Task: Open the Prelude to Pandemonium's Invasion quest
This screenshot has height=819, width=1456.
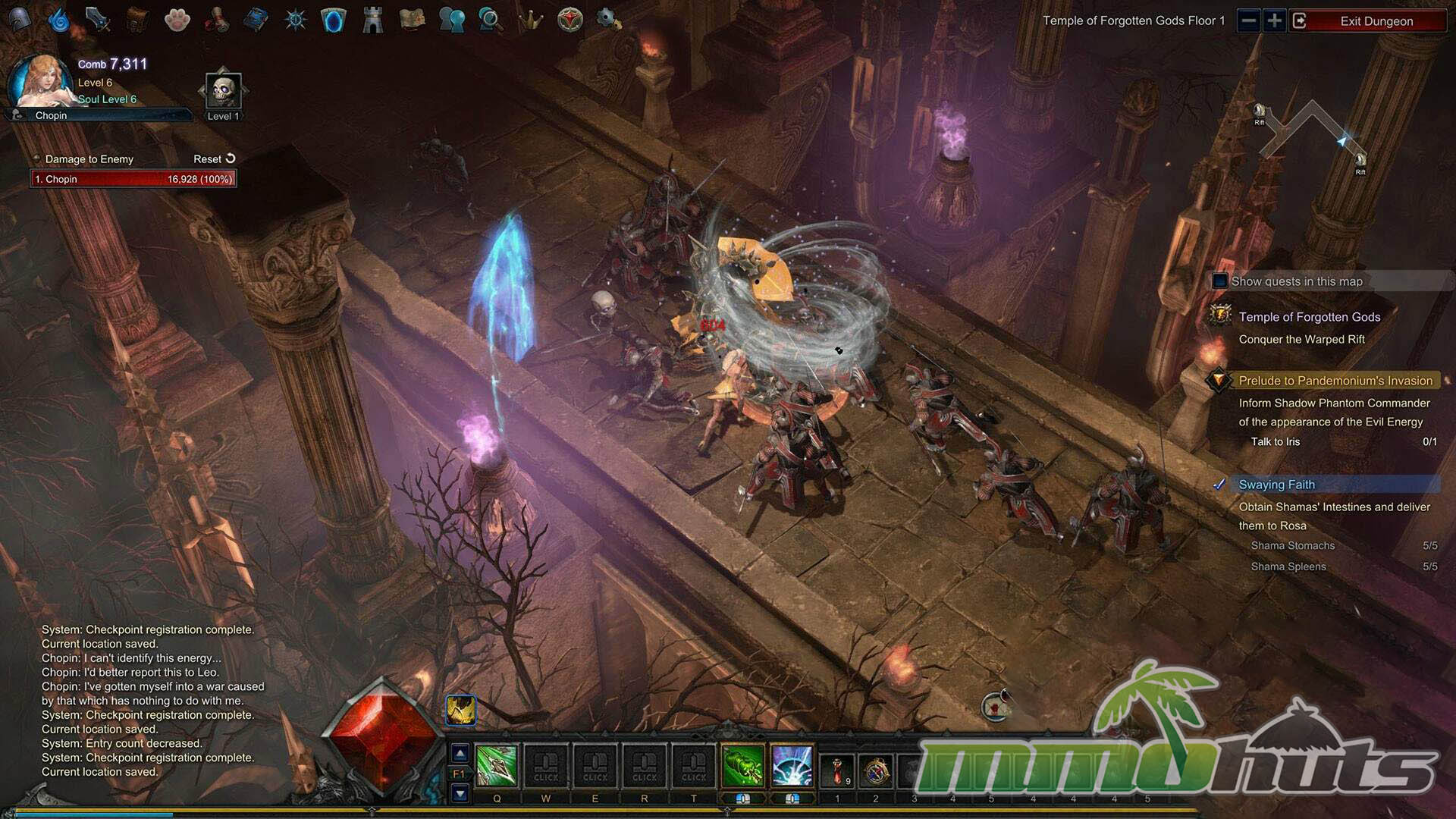Action: click(1335, 381)
